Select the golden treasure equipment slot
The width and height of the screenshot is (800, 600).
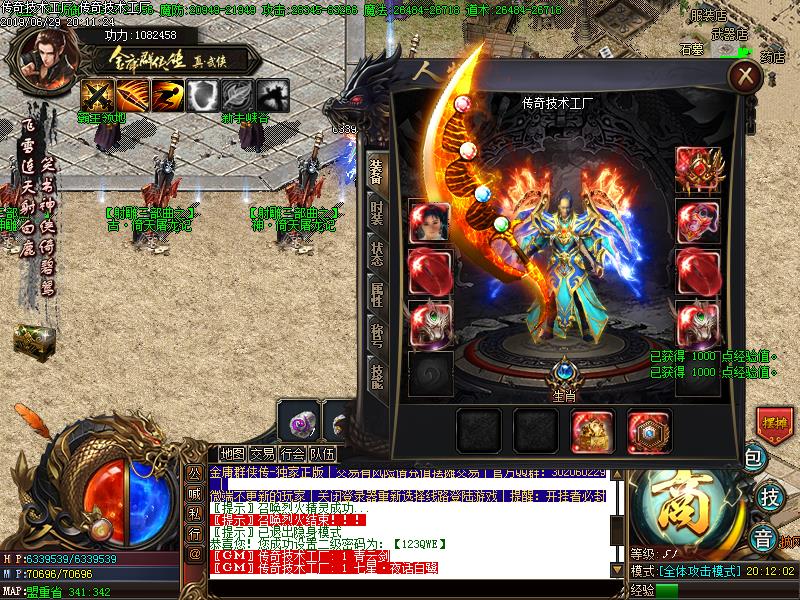[x=592, y=431]
